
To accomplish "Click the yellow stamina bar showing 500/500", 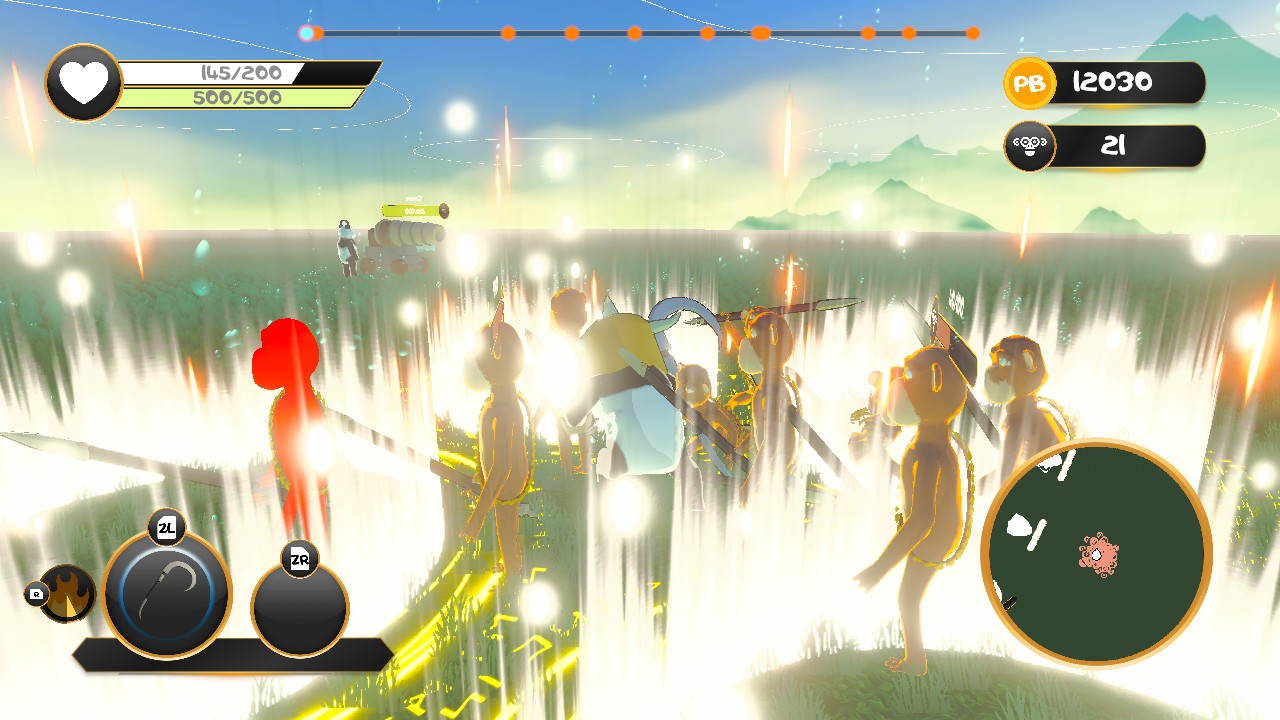I will click(238, 98).
